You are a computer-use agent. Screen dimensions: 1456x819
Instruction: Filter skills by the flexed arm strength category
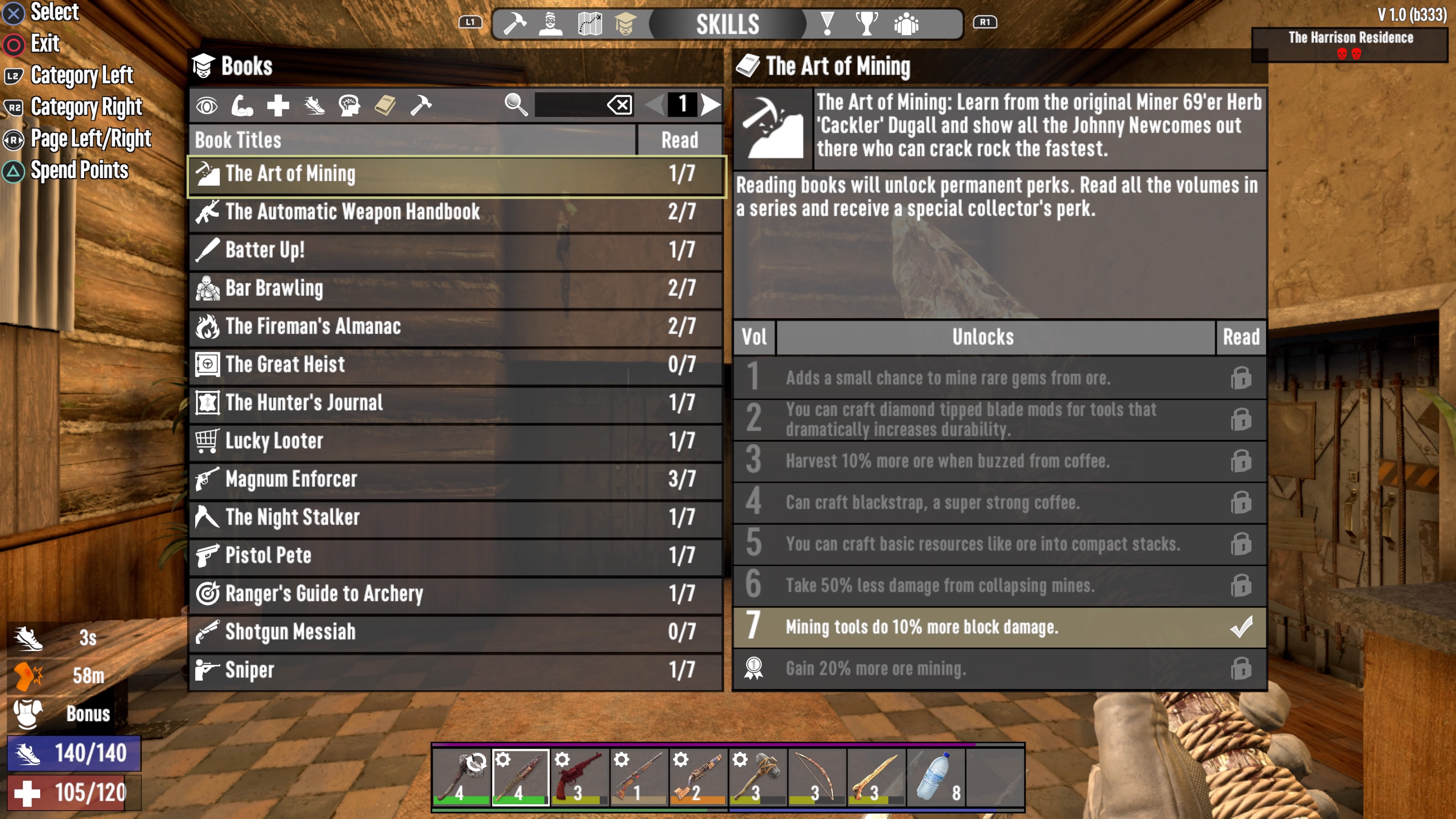(242, 106)
